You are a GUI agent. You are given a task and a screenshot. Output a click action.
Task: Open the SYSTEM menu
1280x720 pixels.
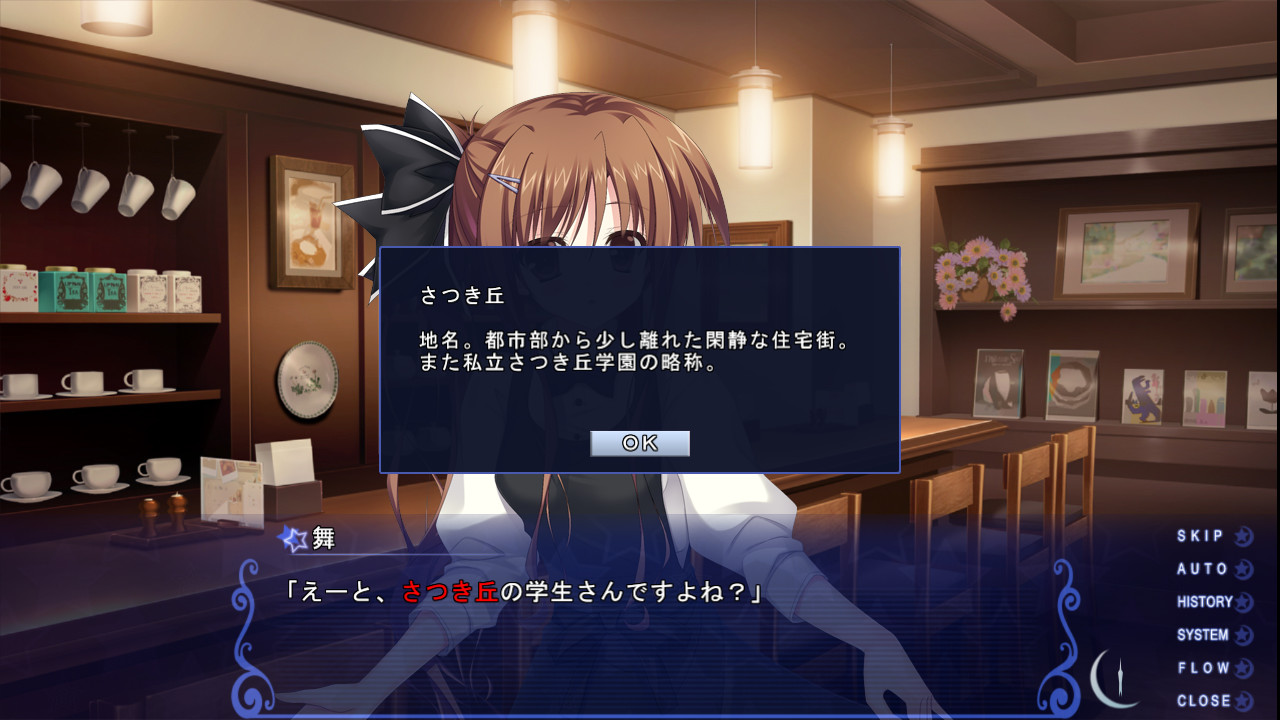click(1205, 635)
